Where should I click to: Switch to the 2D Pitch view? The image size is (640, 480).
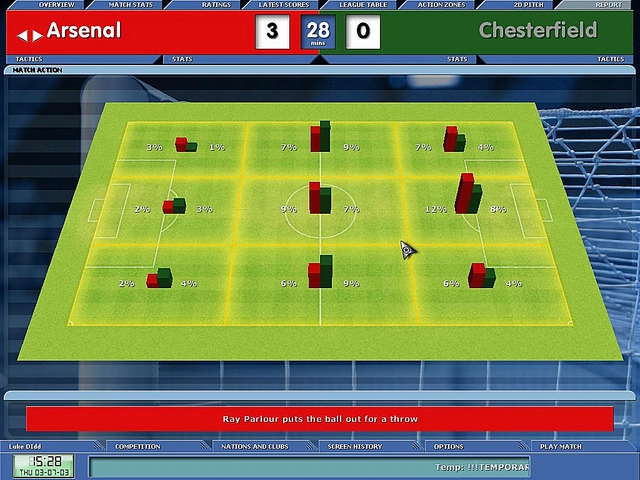(526, 5)
